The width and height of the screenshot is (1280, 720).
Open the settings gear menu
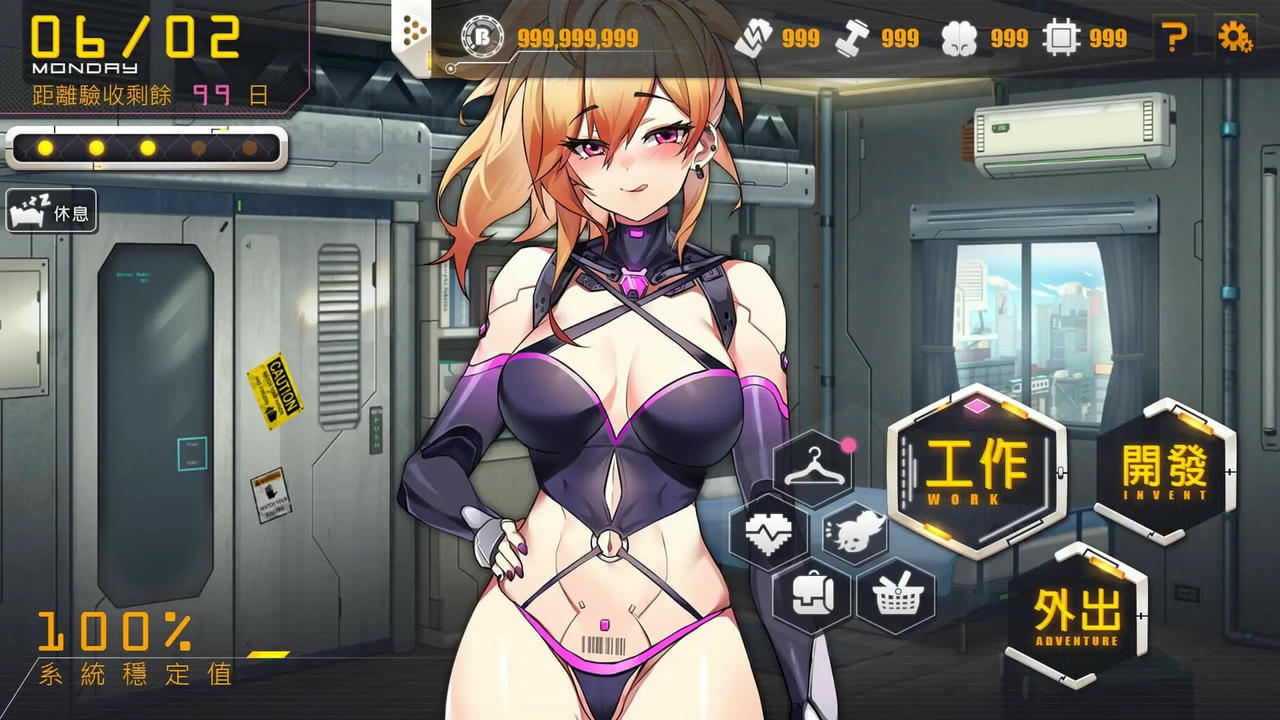point(1237,35)
